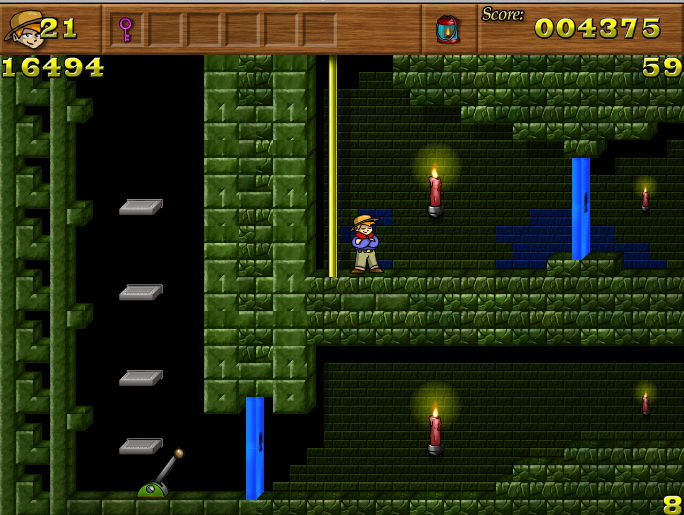Select the purple key inventory slot
This screenshot has width=684, height=515.
coord(126,29)
